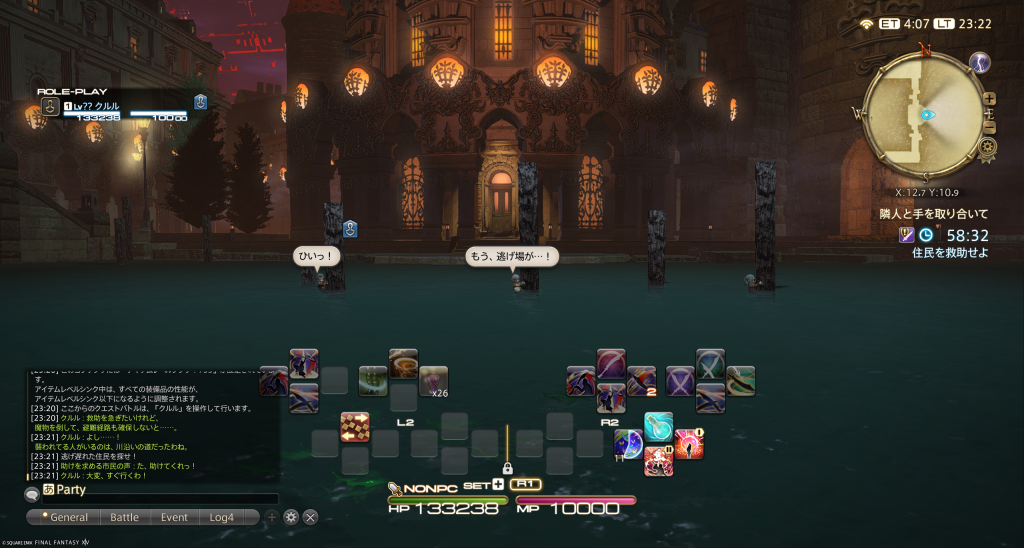1024x548 pixels.
Task: Zoom in on the minimap
Action: [x=989, y=99]
